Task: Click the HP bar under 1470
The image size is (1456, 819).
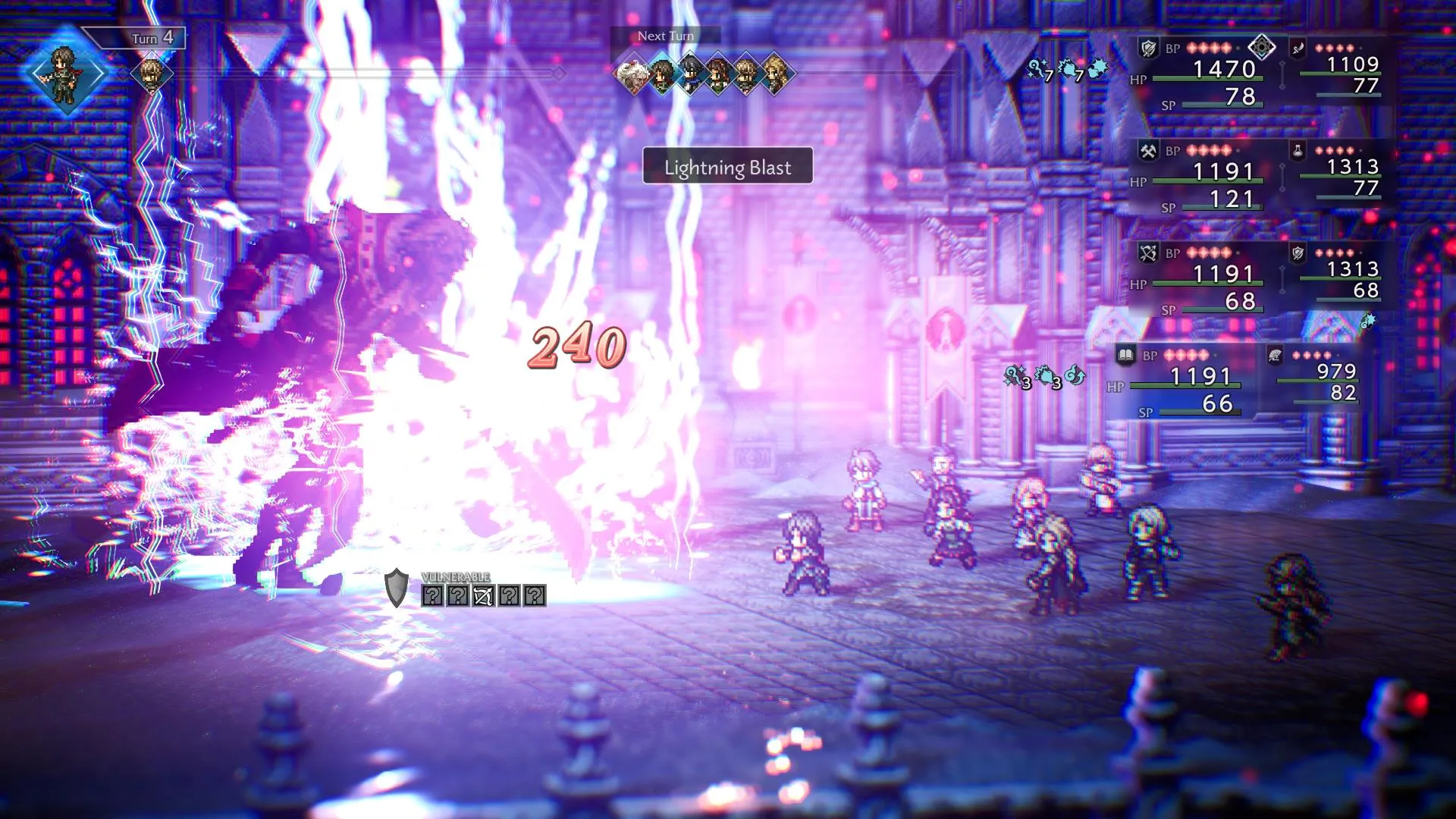Action: pyautogui.click(x=1206, y=78)
